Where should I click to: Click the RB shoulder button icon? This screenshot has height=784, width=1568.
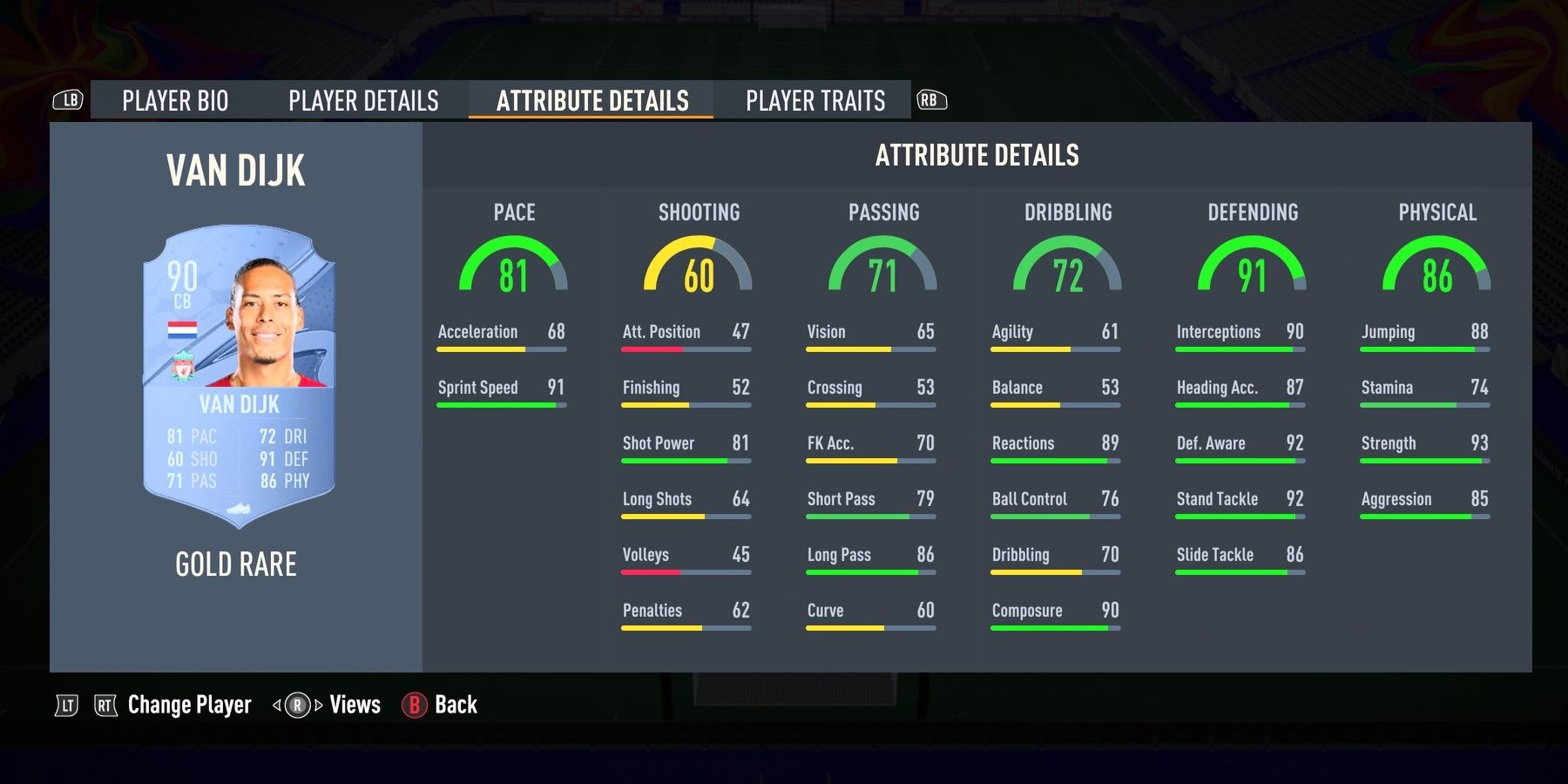(930, 100)
